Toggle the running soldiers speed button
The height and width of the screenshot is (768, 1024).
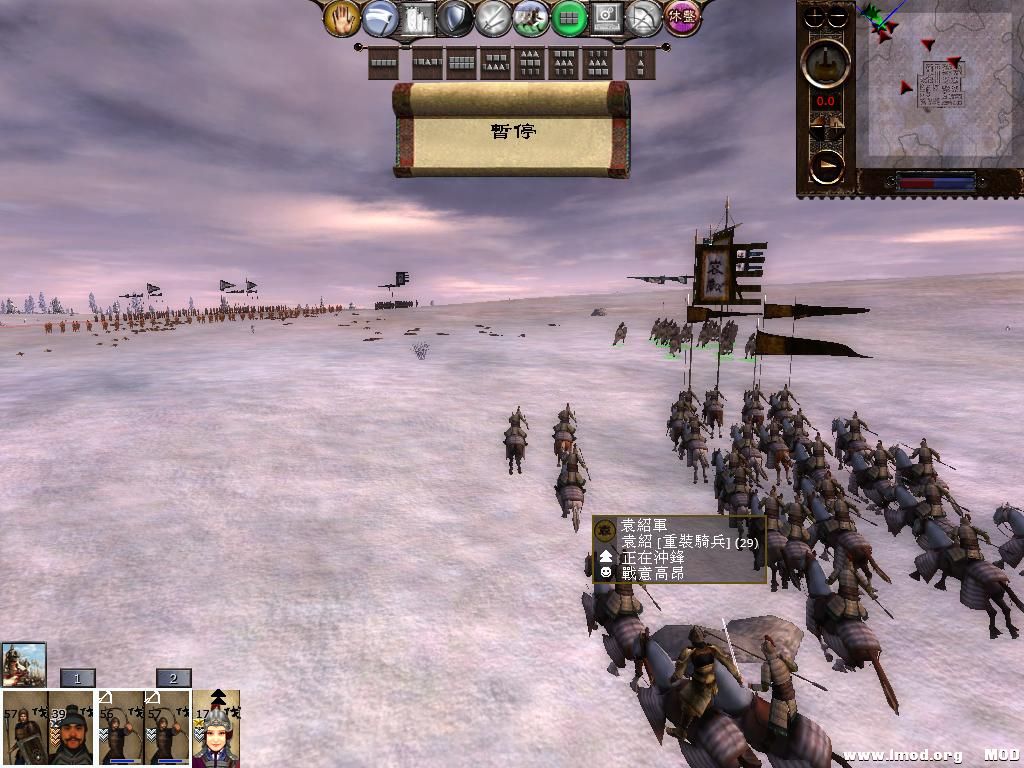(x=531, y=17)
